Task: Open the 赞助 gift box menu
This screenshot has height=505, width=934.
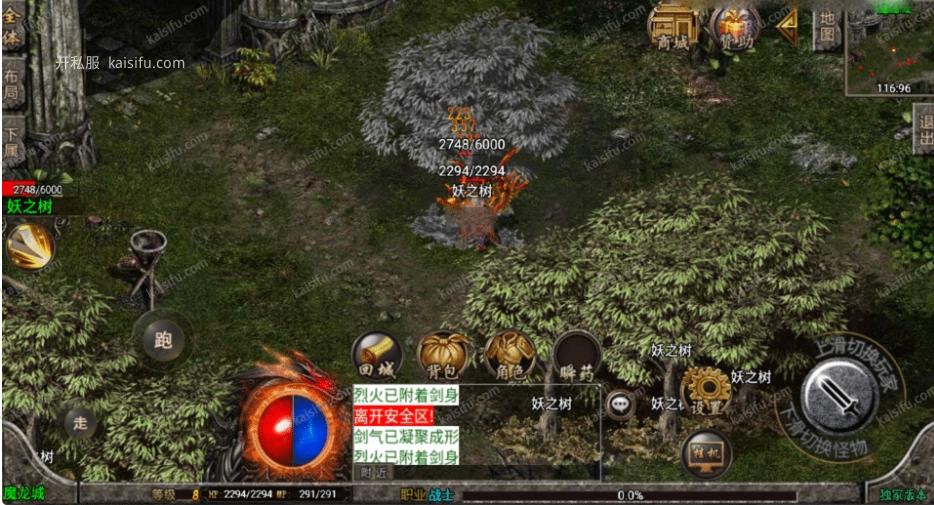Action: tap(733, 25)
